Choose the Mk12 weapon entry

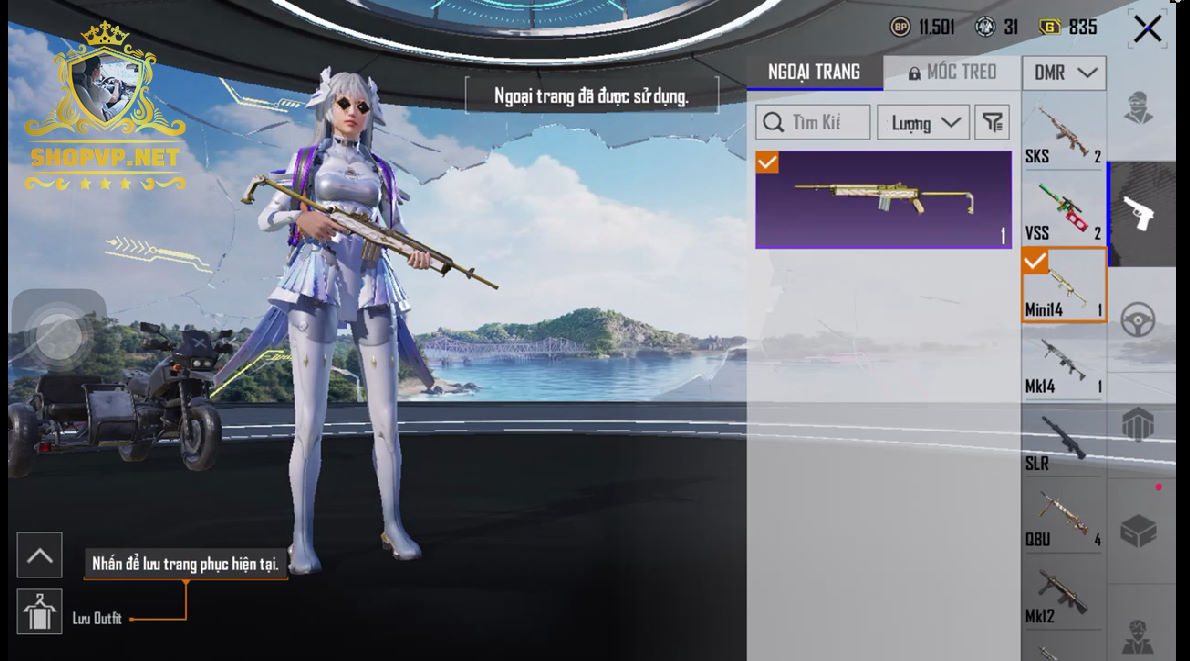(1063, 596)
